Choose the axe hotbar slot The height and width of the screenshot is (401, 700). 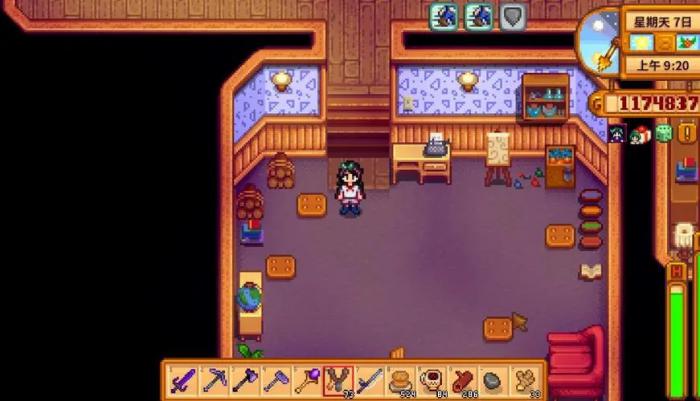(246, 381)
